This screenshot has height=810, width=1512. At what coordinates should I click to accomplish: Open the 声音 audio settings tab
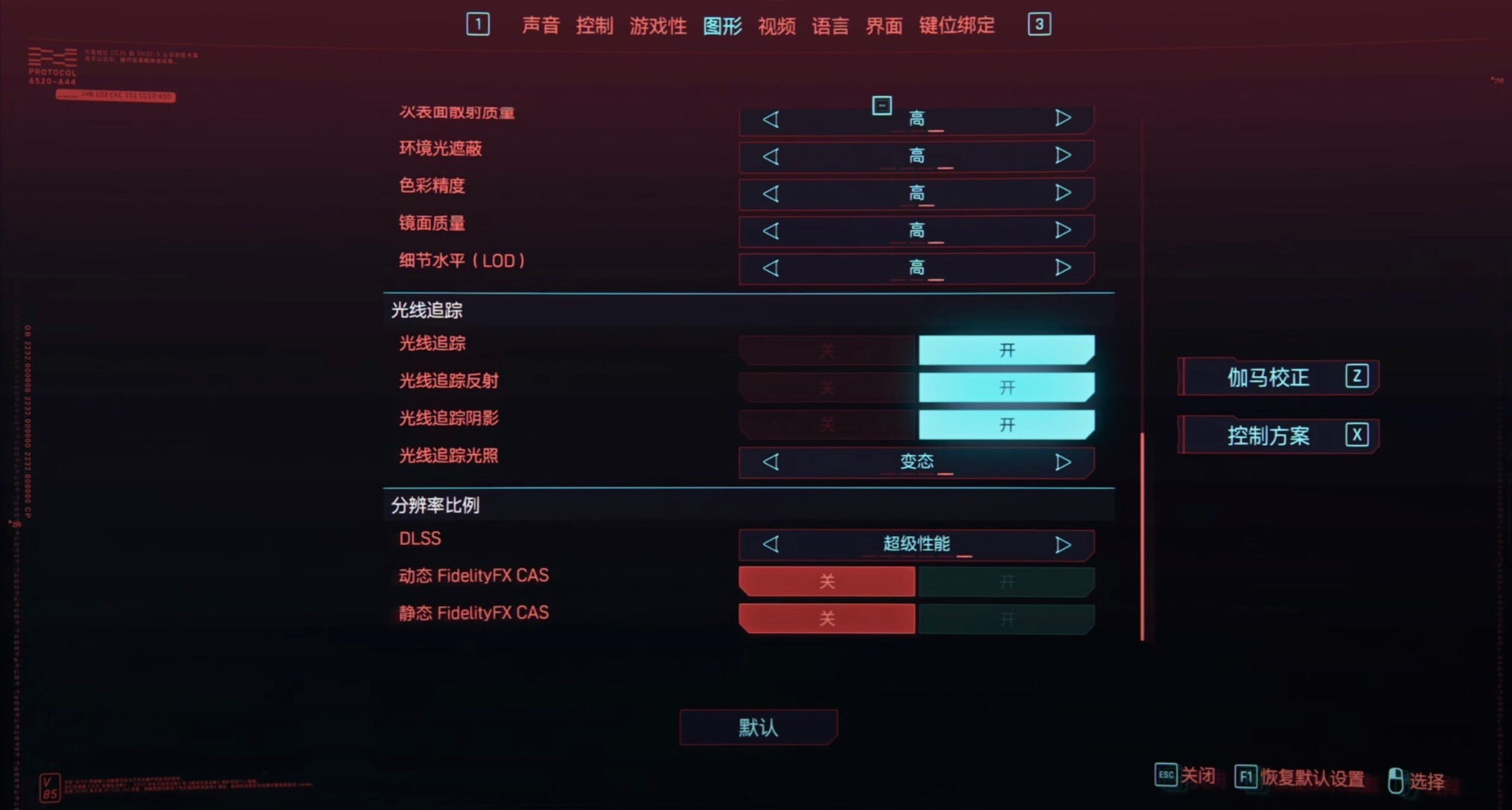pos(540,26)
